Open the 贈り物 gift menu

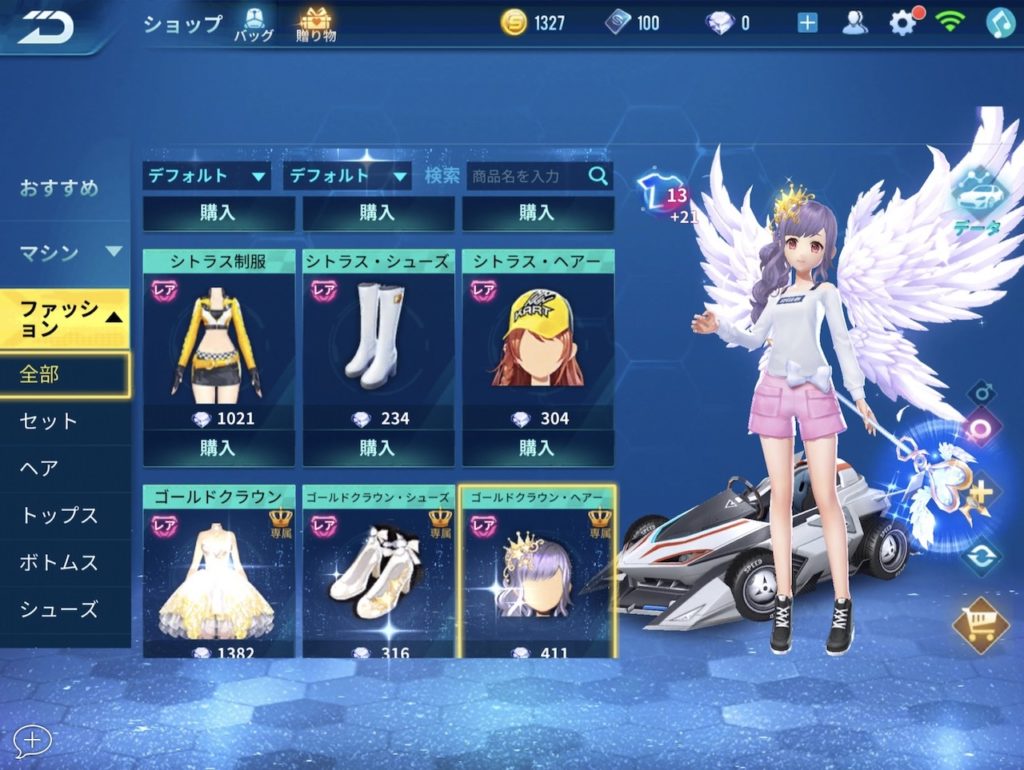click(x=316, y=24)
